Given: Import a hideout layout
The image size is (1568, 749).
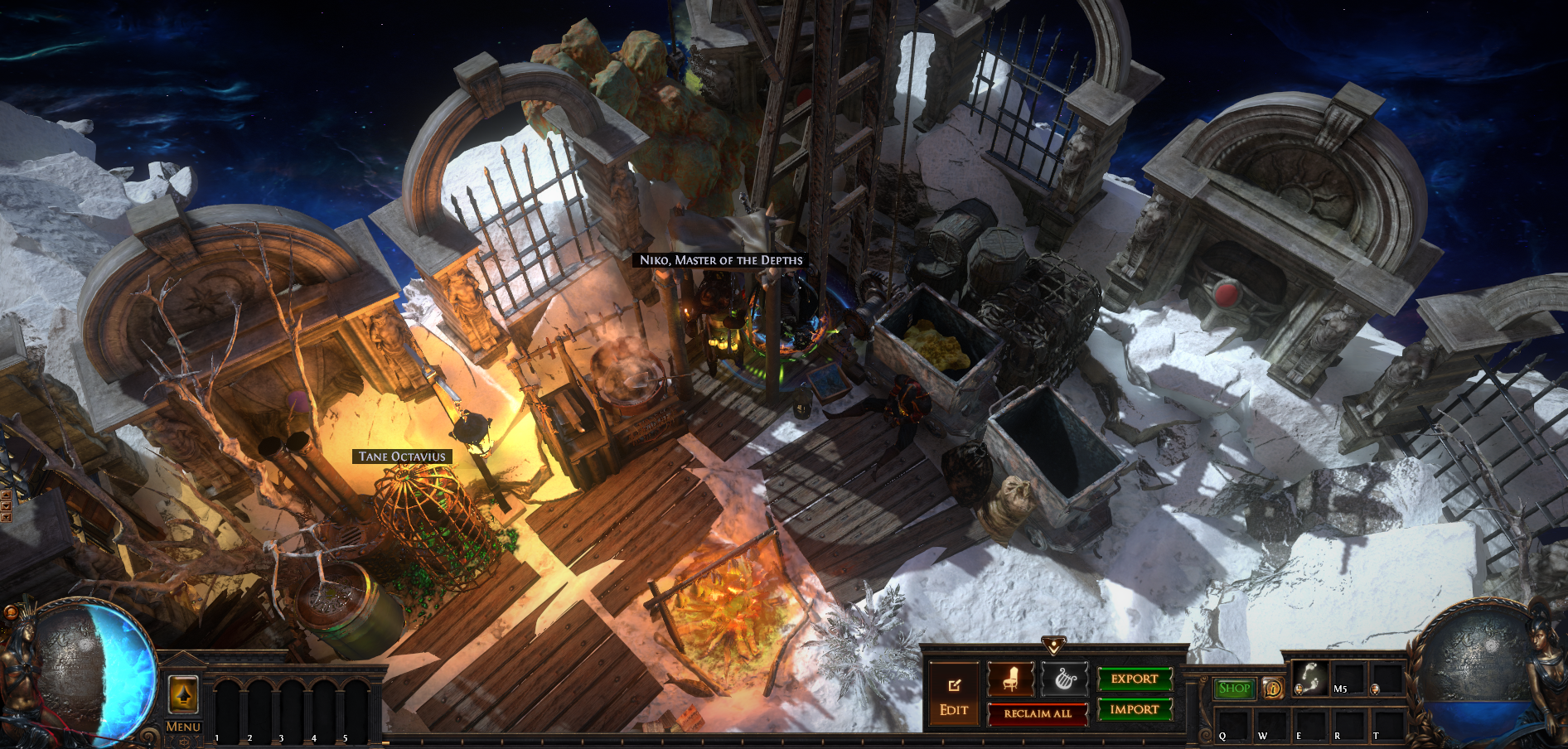Looking at the screenshot, I should click(x=1135, y=710).
